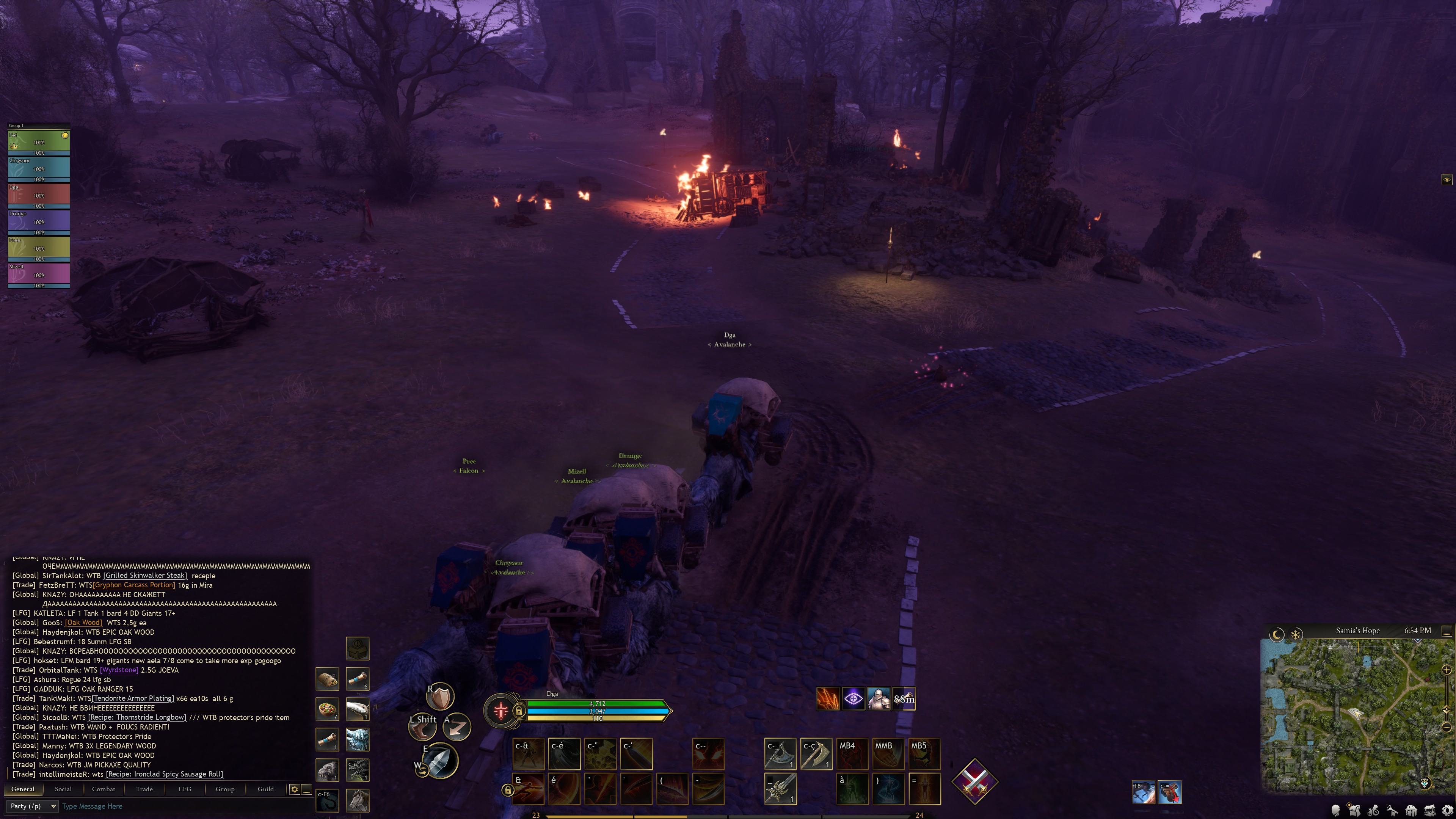1456x819 pixels.
Task: Activate the glowing red eyes ability
Action: (708, 754)
